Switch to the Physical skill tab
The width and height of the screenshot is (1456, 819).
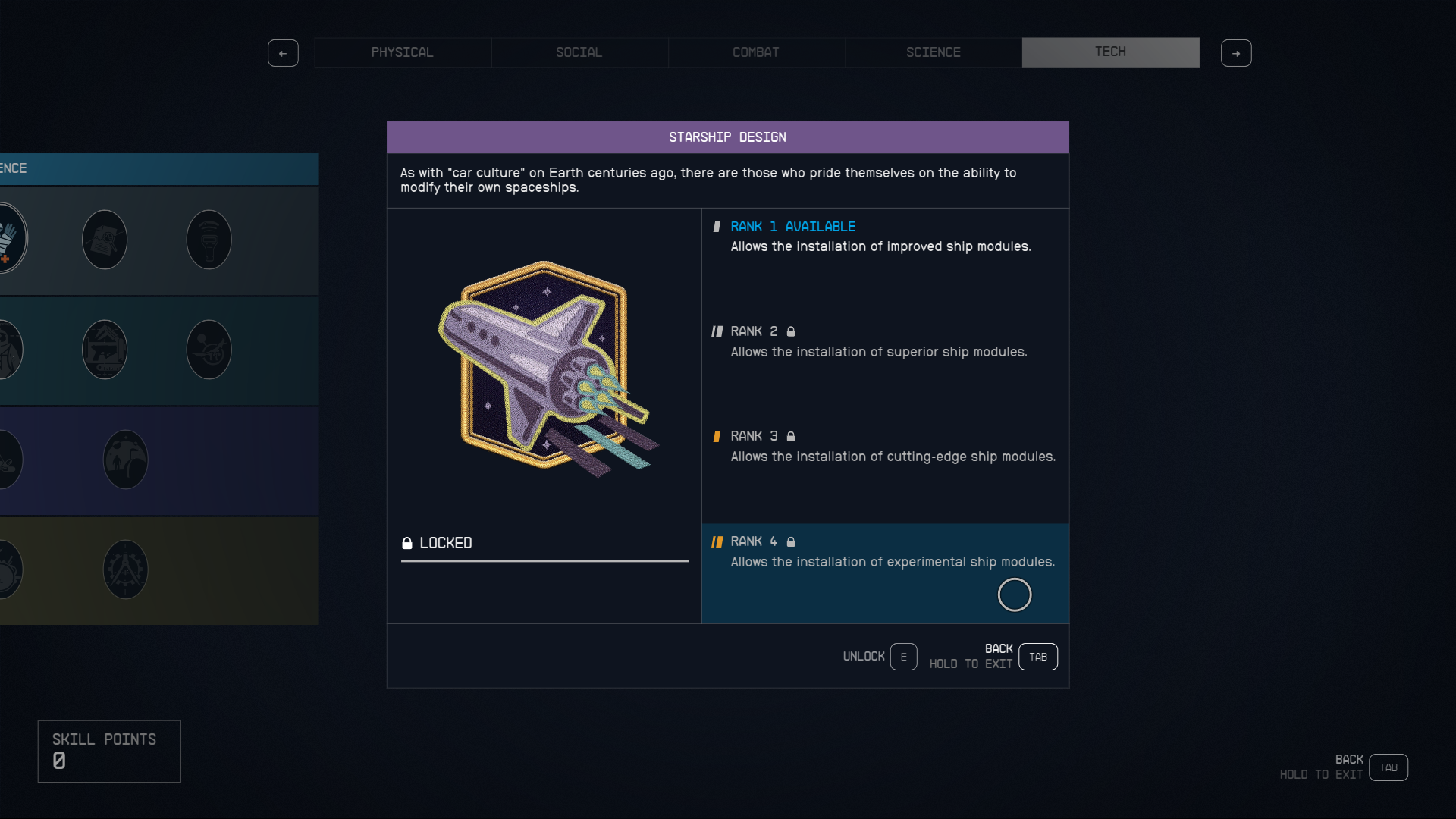[402, 52]
